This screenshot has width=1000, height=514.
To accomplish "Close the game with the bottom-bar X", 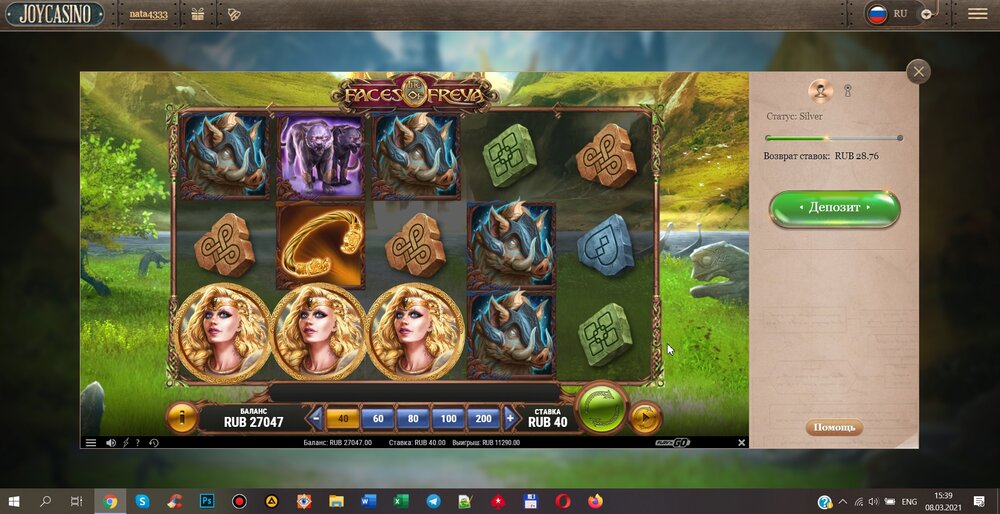I will [741, 442].
